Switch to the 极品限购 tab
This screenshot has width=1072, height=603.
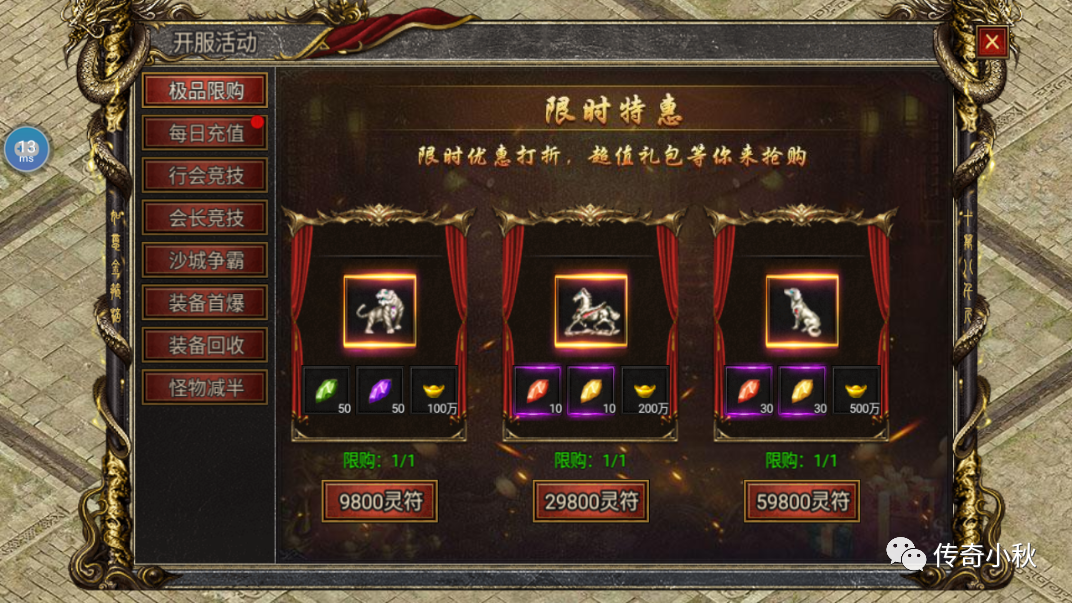pos(205,91)
